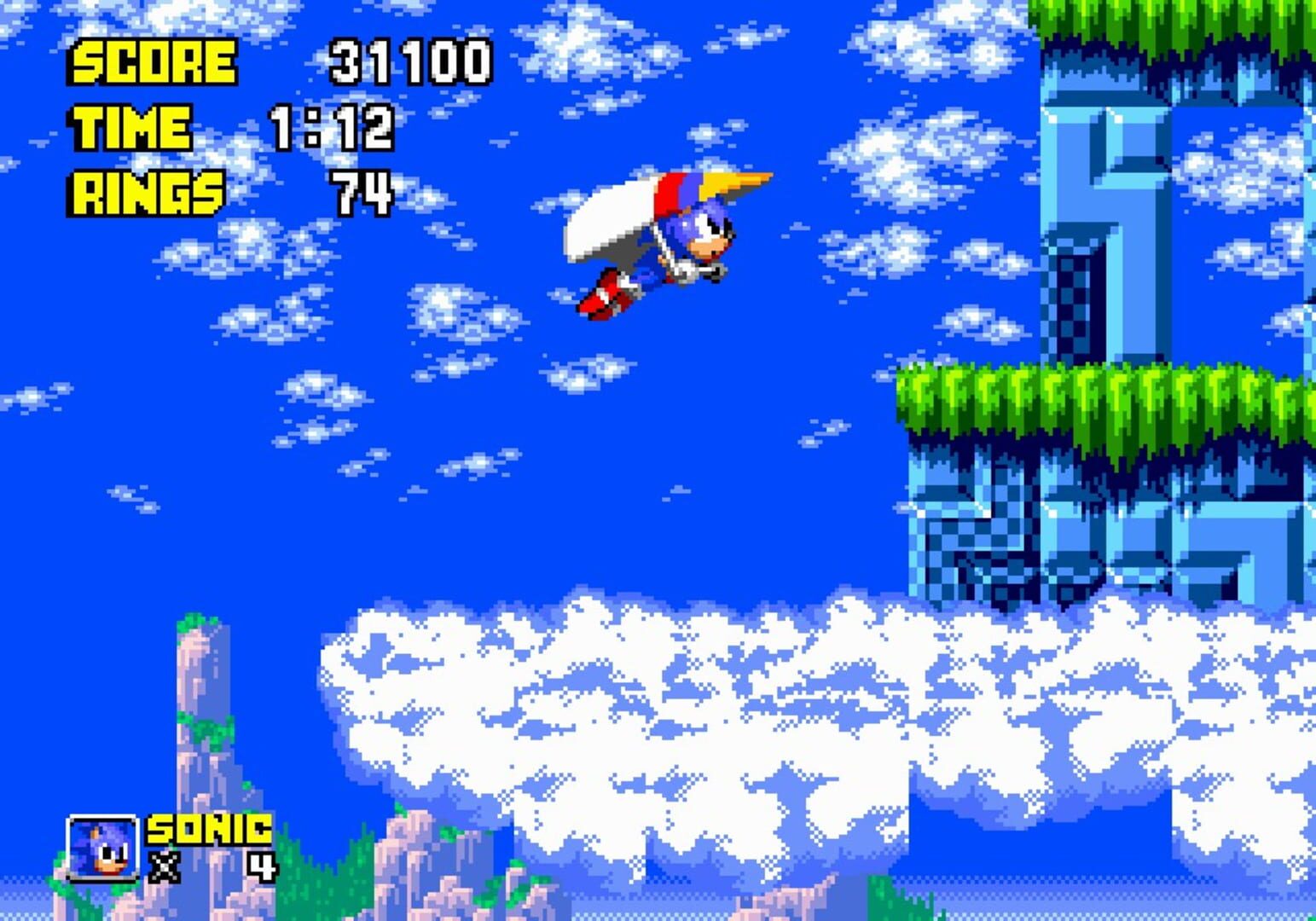Click the TIME label in the HUD
Screen dimensions: 1316x921
tap(132, 126)
